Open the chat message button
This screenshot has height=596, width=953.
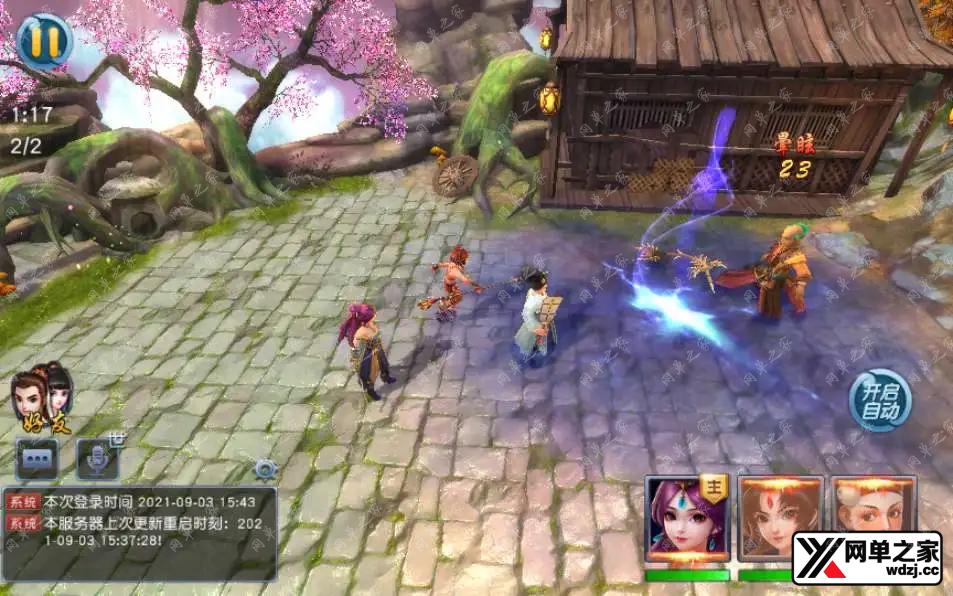(37, 459)
